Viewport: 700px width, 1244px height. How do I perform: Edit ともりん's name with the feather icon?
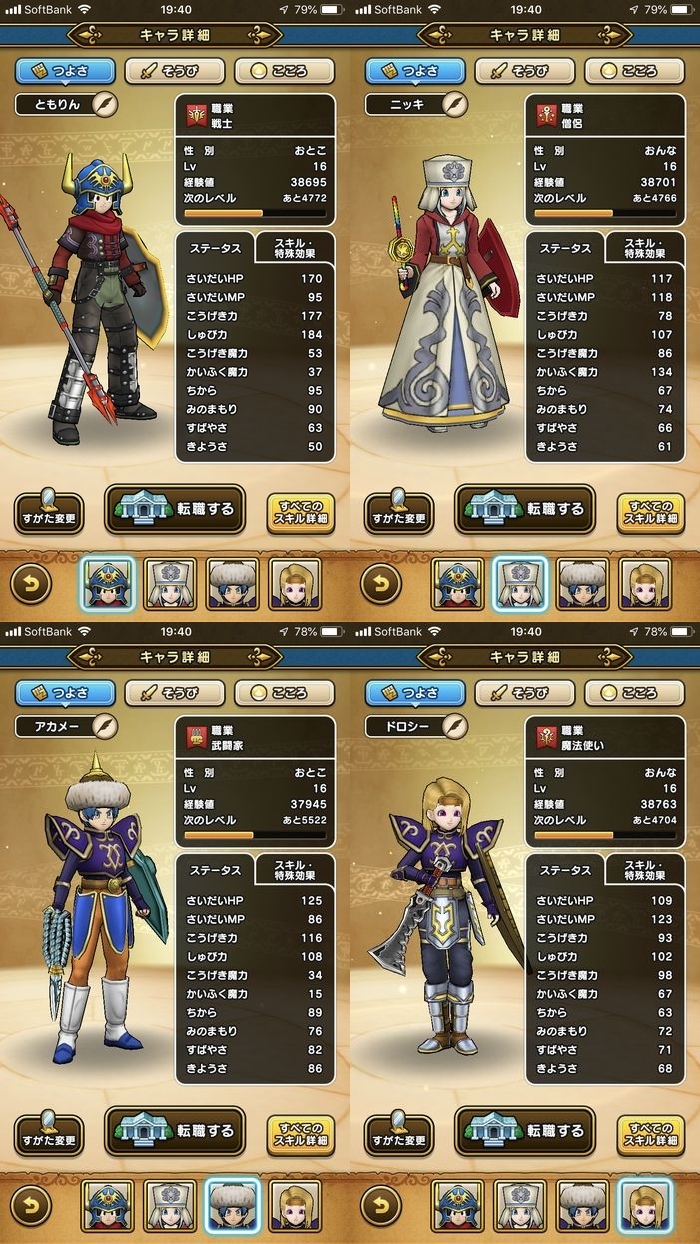point(104,104)
